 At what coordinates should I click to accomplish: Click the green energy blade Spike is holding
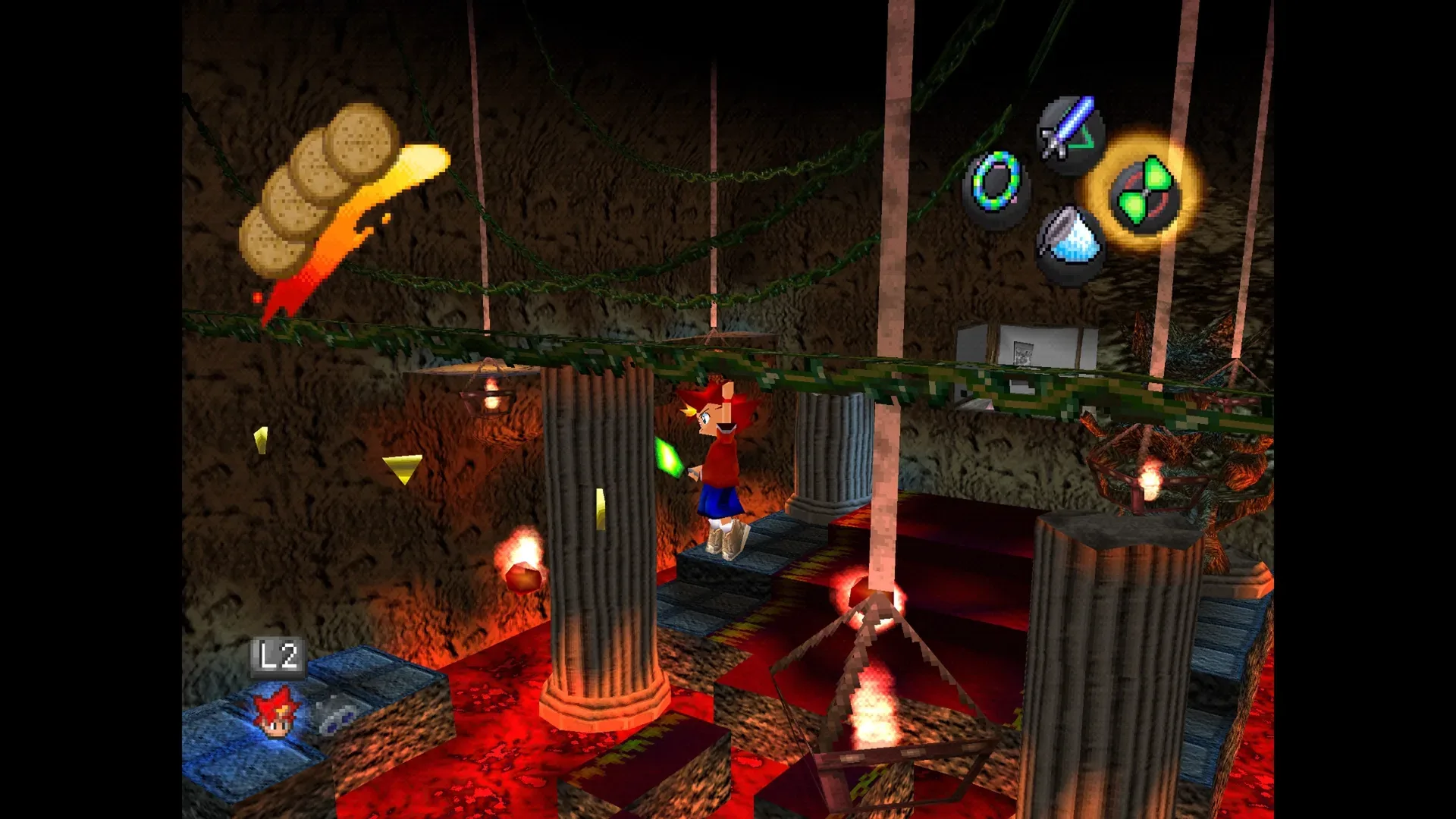670,456
